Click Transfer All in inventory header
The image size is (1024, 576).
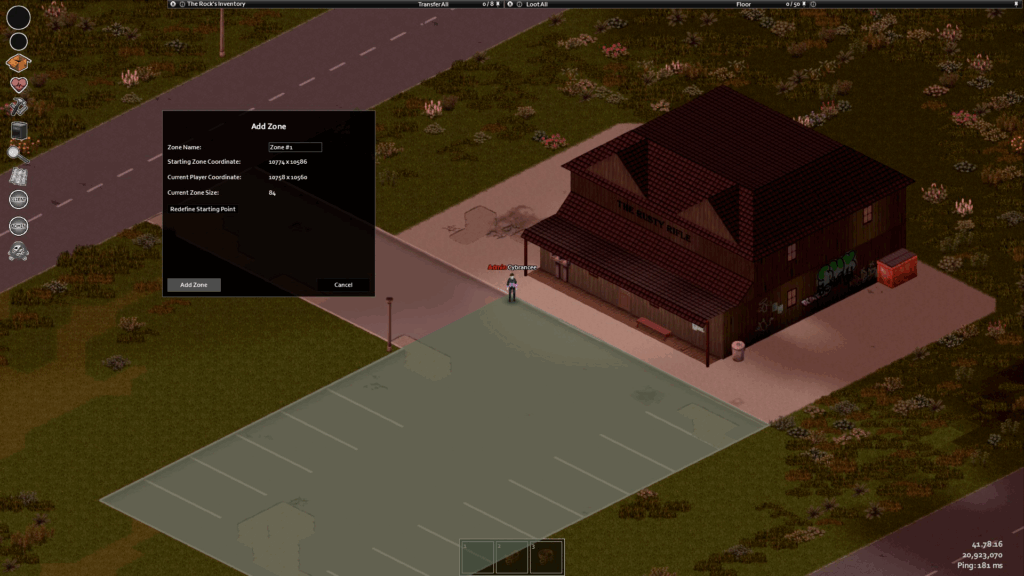433,4
